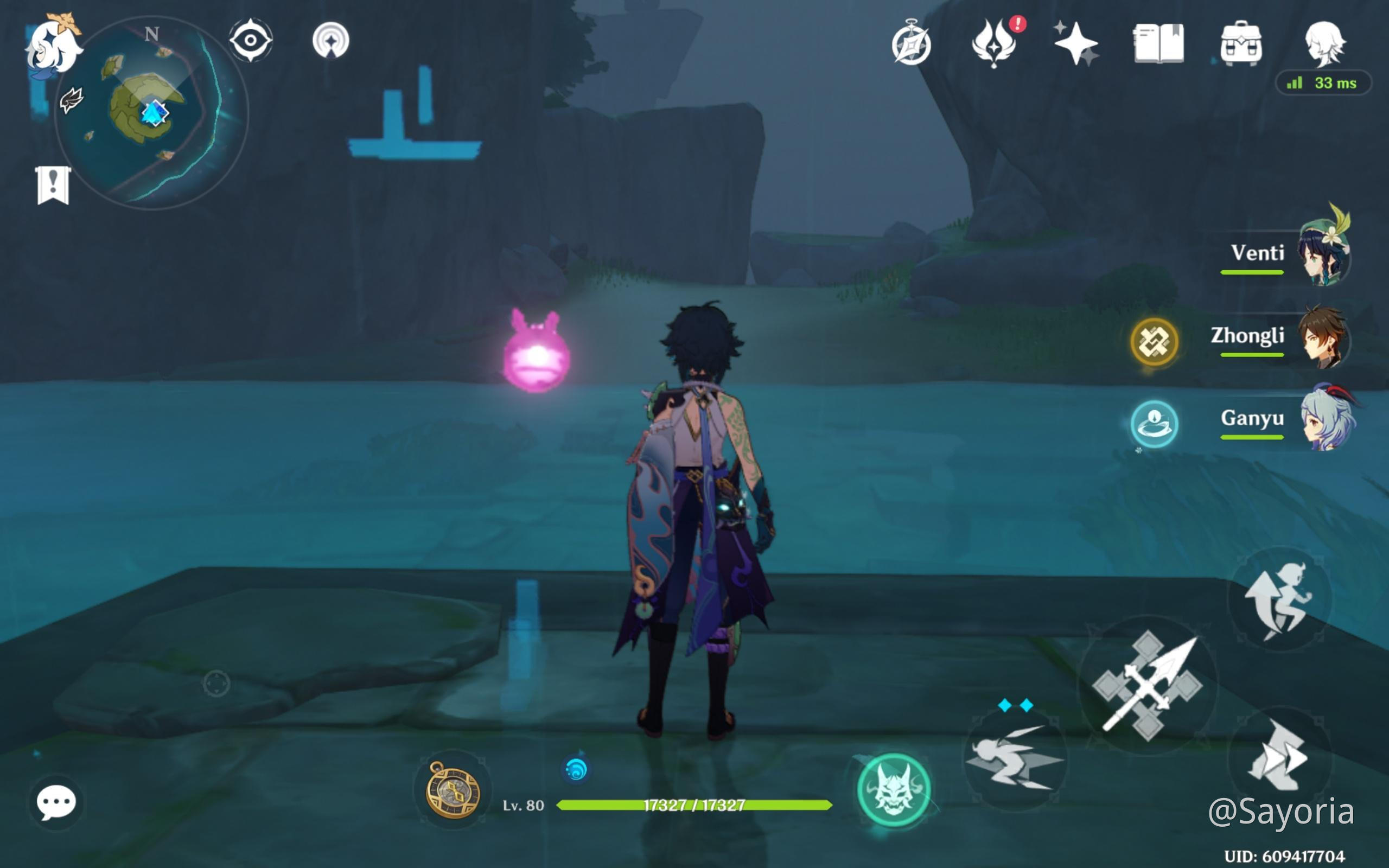The width and height of the screenshot is (1389, 868).
Task: Click Ganyu's healing status icon
Action: 1155,423
